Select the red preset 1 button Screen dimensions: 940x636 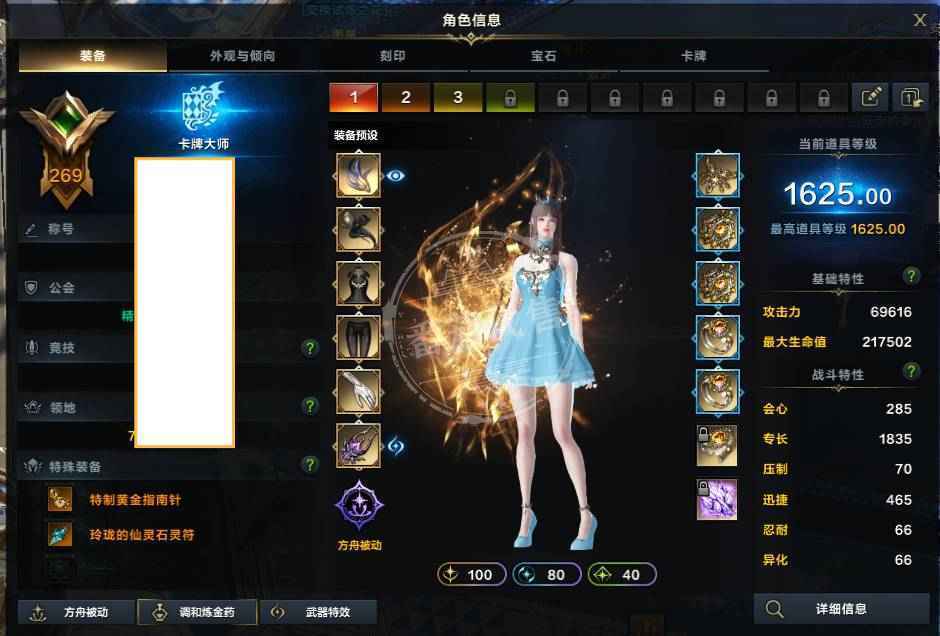click(354, 97)
